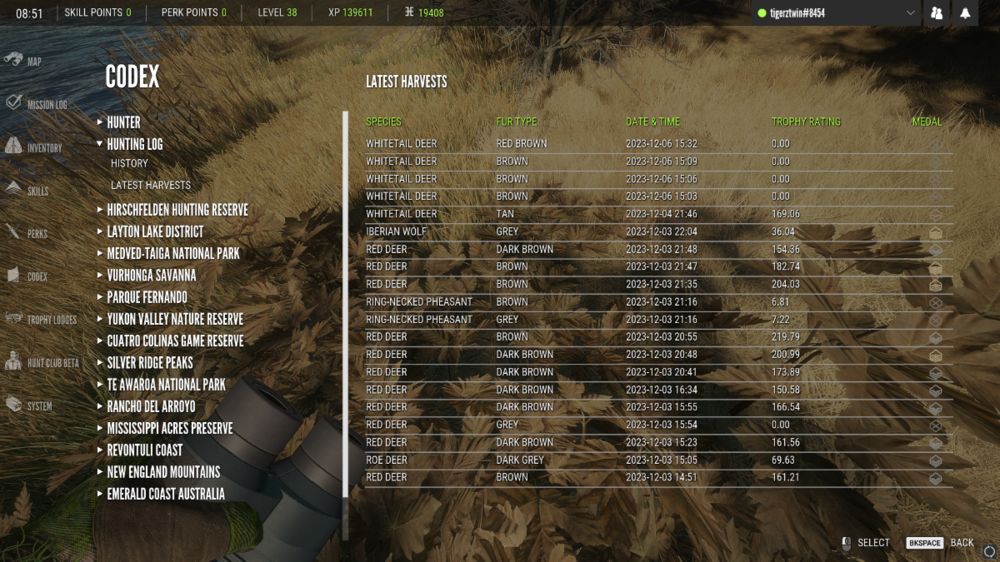Expand Emerald Coast Australia entry
Screen dimensions: 1000x562
(166, 494)
